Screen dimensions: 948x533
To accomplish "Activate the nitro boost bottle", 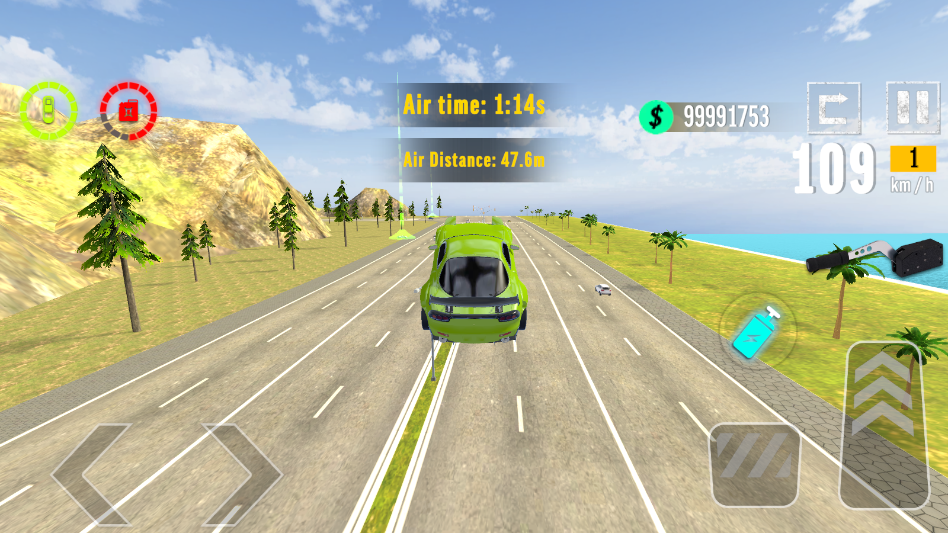I will click(x=757, y=330).
